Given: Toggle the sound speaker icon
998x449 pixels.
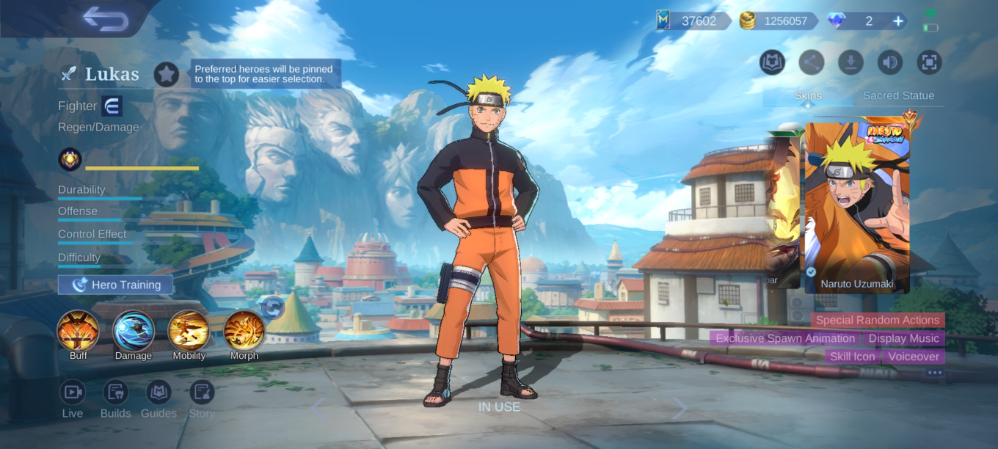Looking at the screenshot, I should pos(890,62).
